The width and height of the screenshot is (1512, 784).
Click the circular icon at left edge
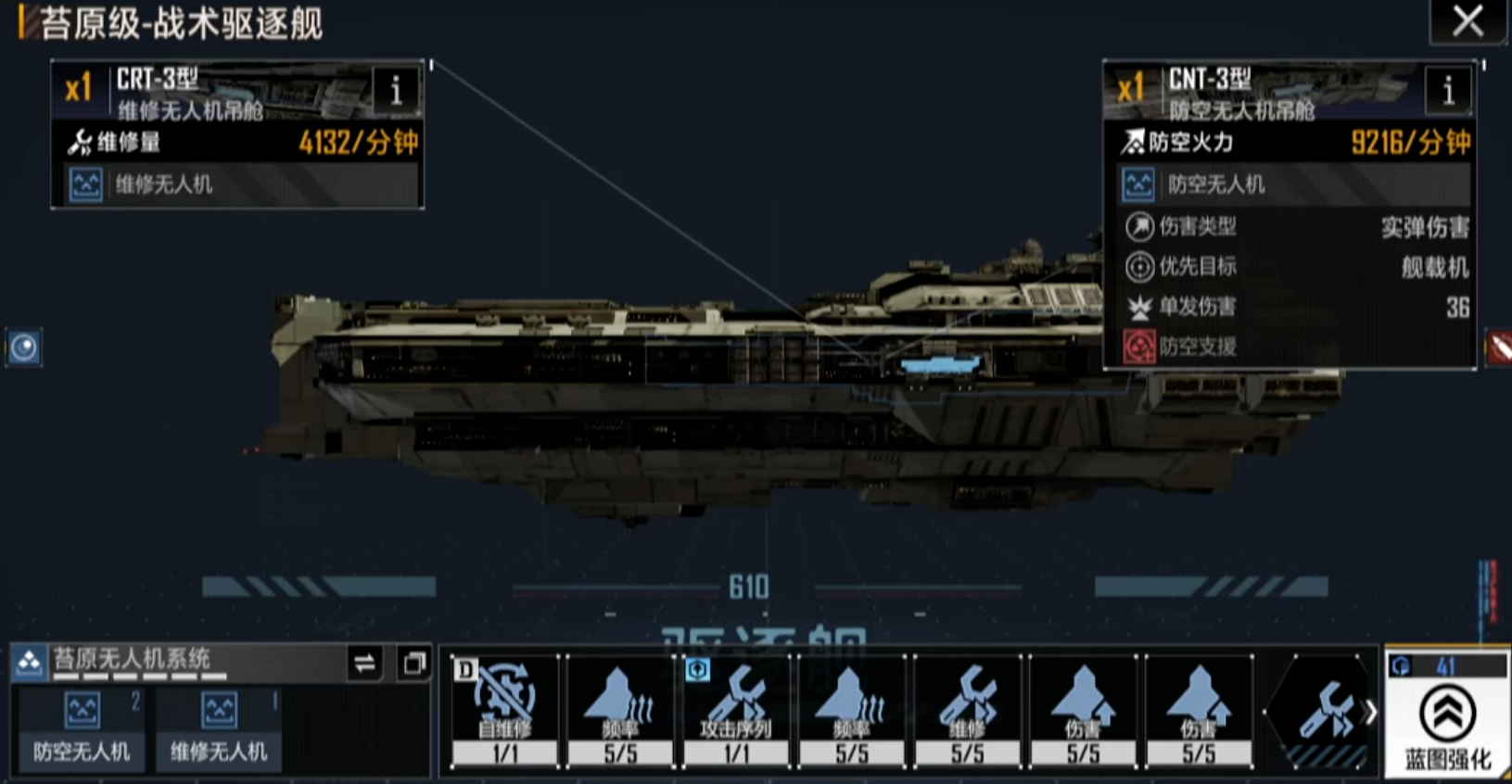click(x=23, y=348)
